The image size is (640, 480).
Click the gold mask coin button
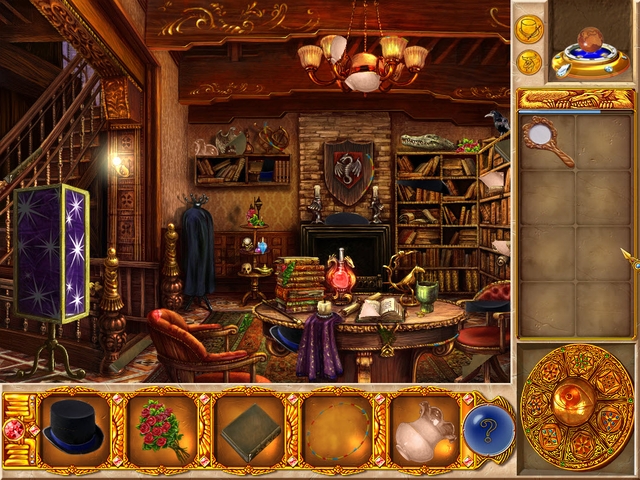click(529, 62)
